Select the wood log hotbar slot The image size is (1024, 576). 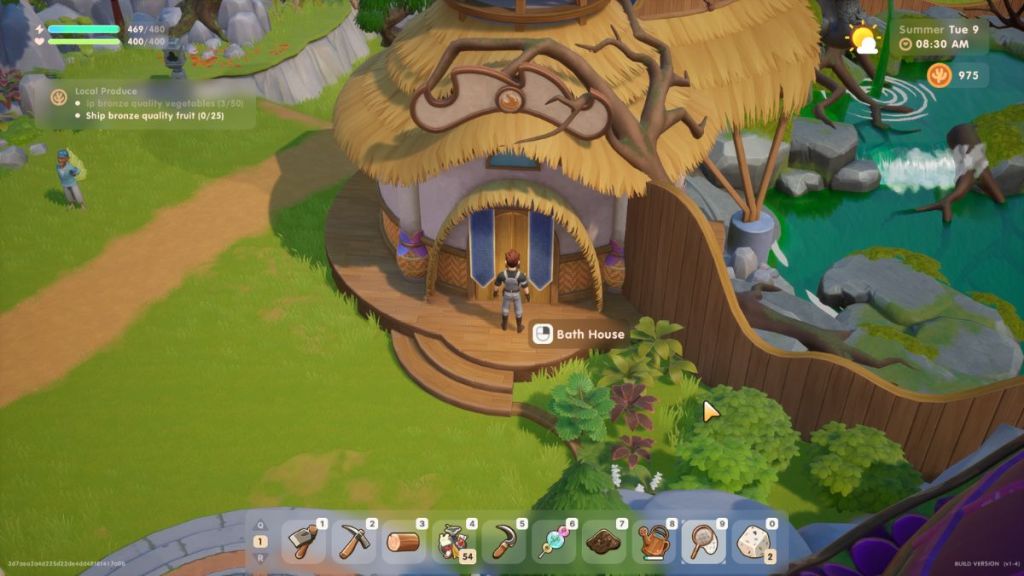click(x=403, y=542)
